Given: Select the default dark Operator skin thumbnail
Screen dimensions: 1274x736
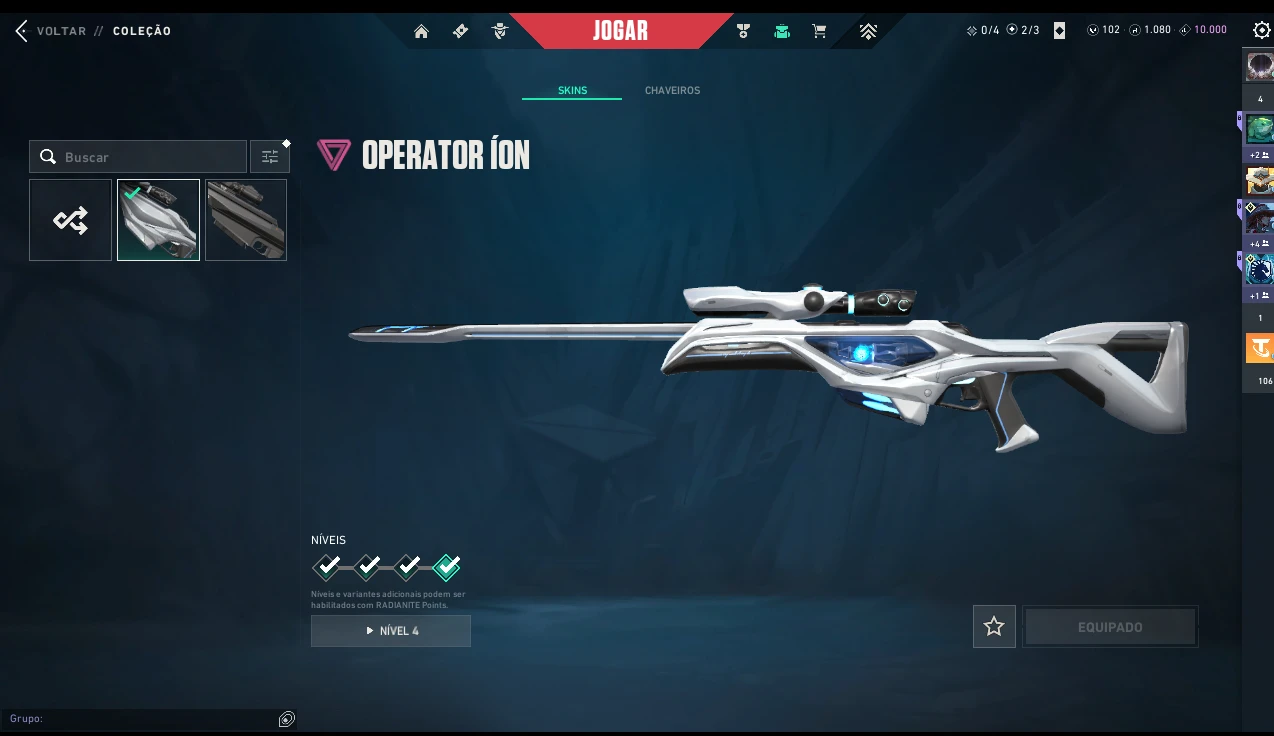Looking at the screenshot, I should pyautogui.click(x=246, y=220).
